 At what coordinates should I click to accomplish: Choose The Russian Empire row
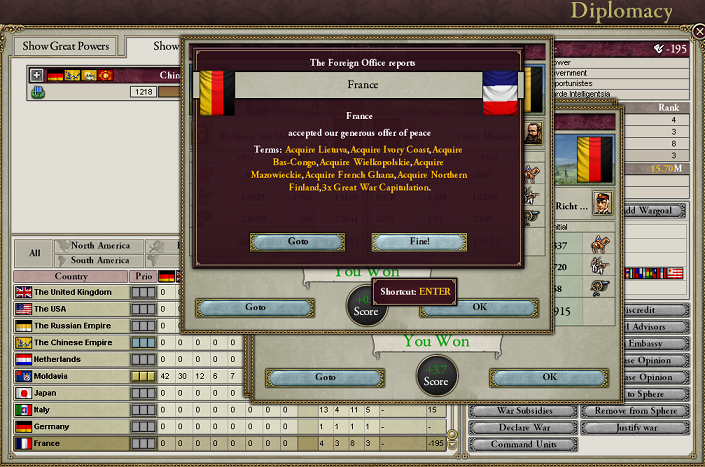click(75, 325)
